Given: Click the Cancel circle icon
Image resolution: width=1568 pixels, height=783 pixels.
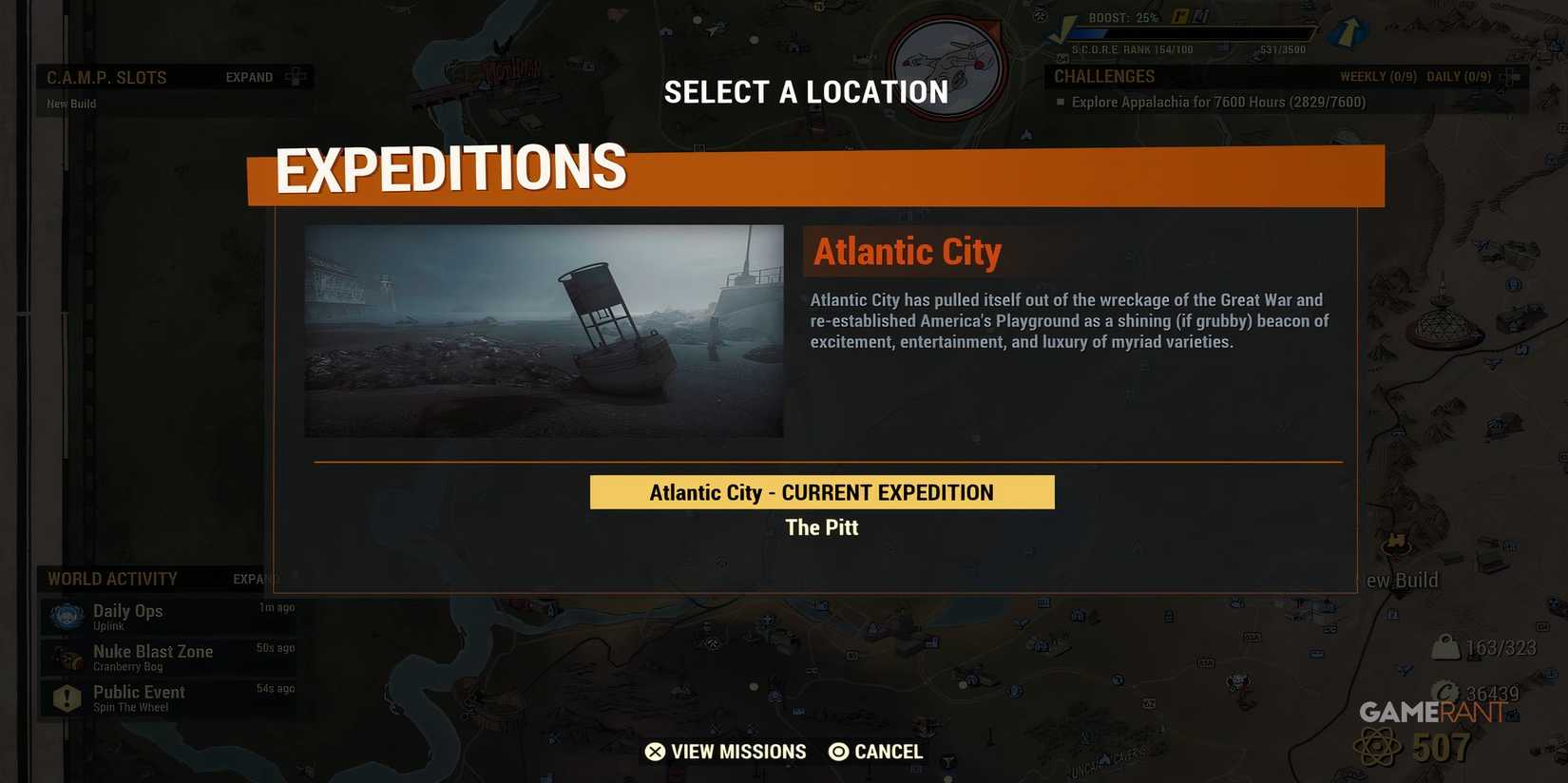Looking at the screenshot, I should tap(838, 751).
